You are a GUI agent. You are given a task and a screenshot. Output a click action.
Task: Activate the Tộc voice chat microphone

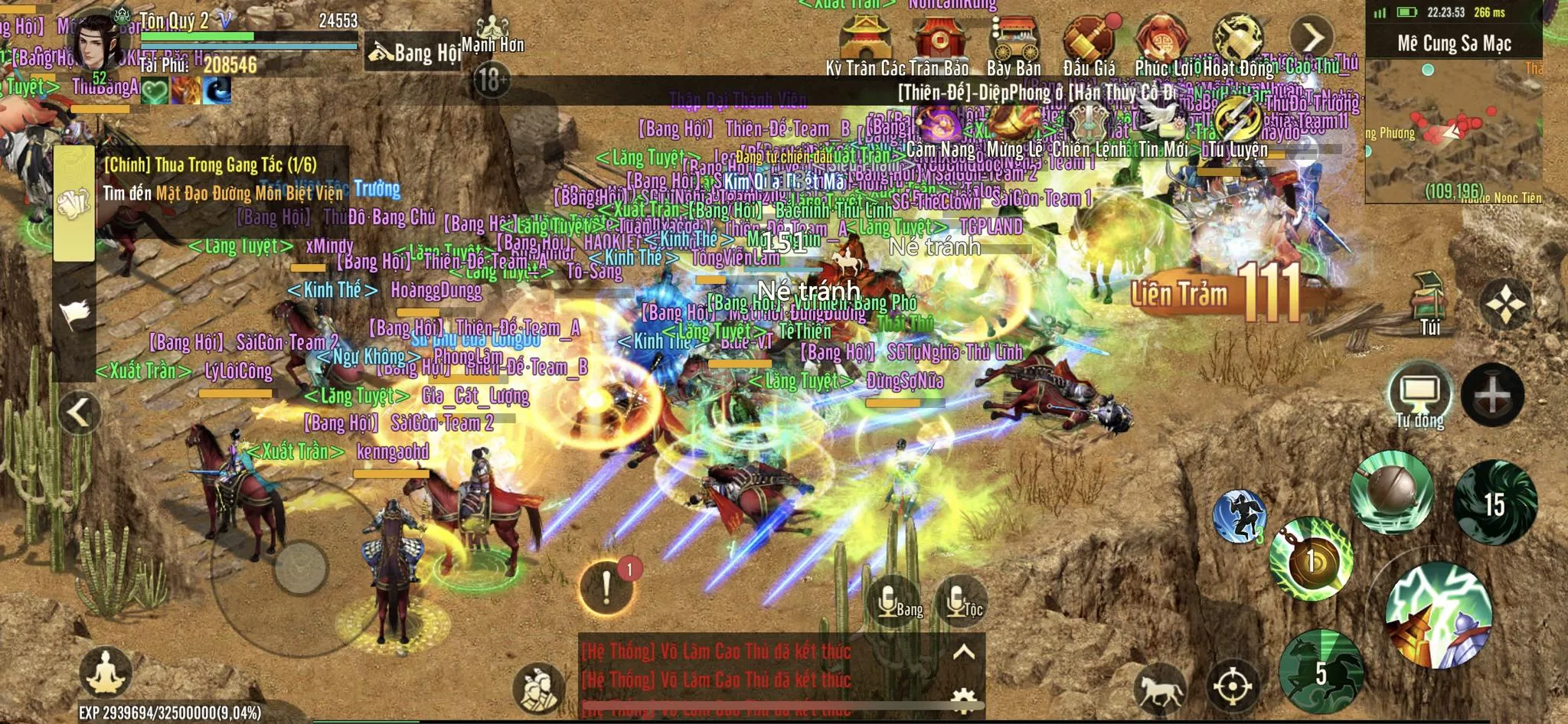click(x=960, y=602)
